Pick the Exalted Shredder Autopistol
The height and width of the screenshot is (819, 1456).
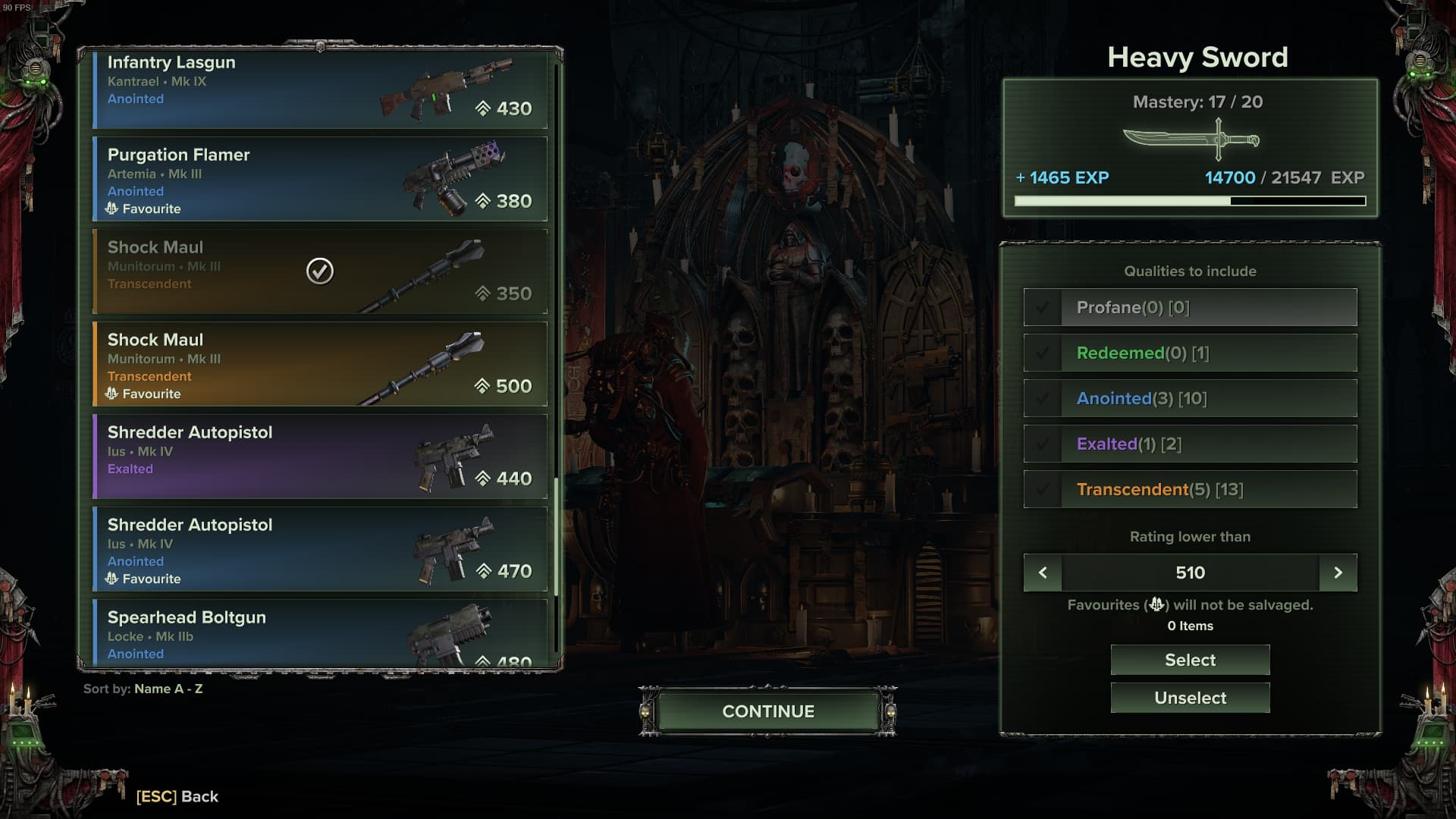pyautogui.click(x=319, y=457)
